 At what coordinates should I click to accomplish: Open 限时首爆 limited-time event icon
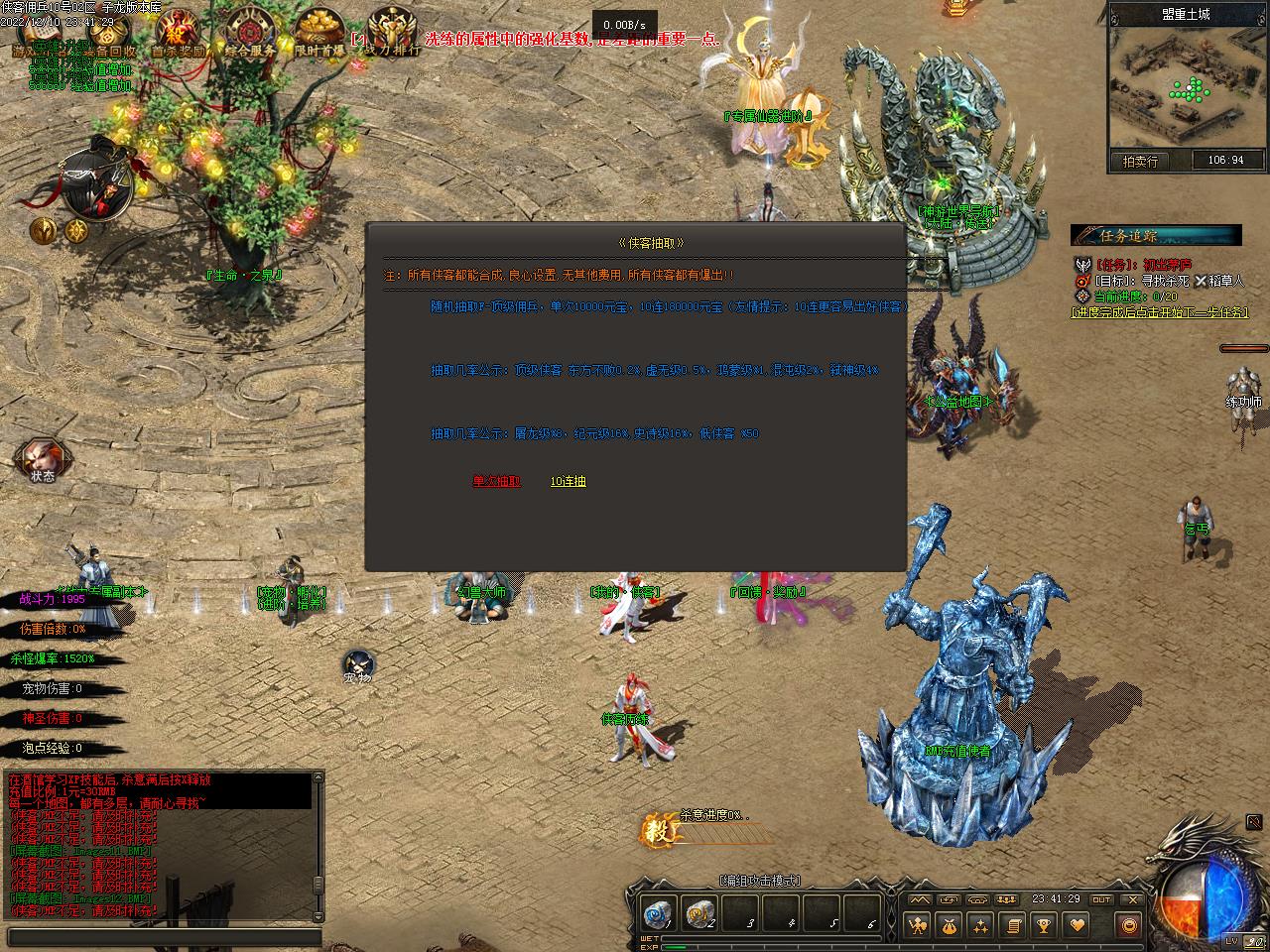[x=319, y=33]
